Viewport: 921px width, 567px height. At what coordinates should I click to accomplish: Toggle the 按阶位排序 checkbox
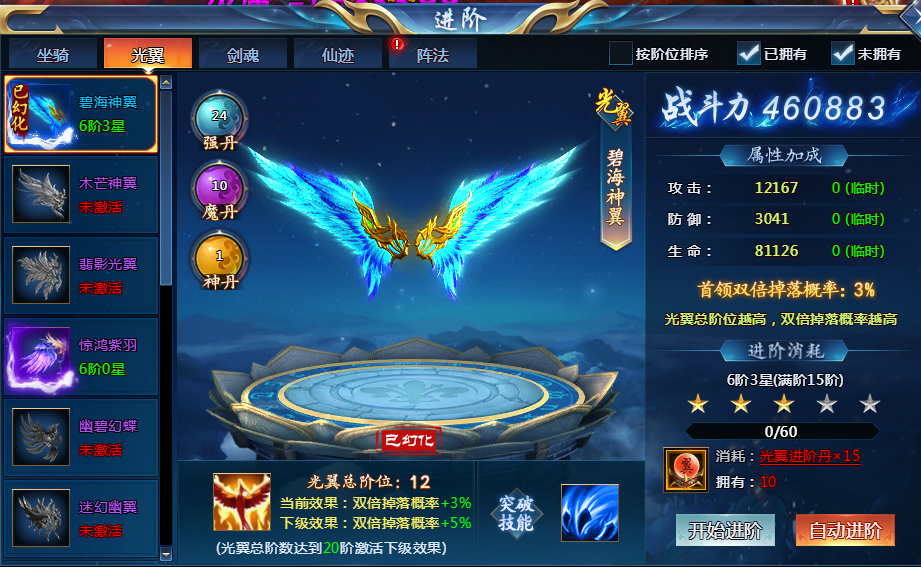(x=621, y=53)
